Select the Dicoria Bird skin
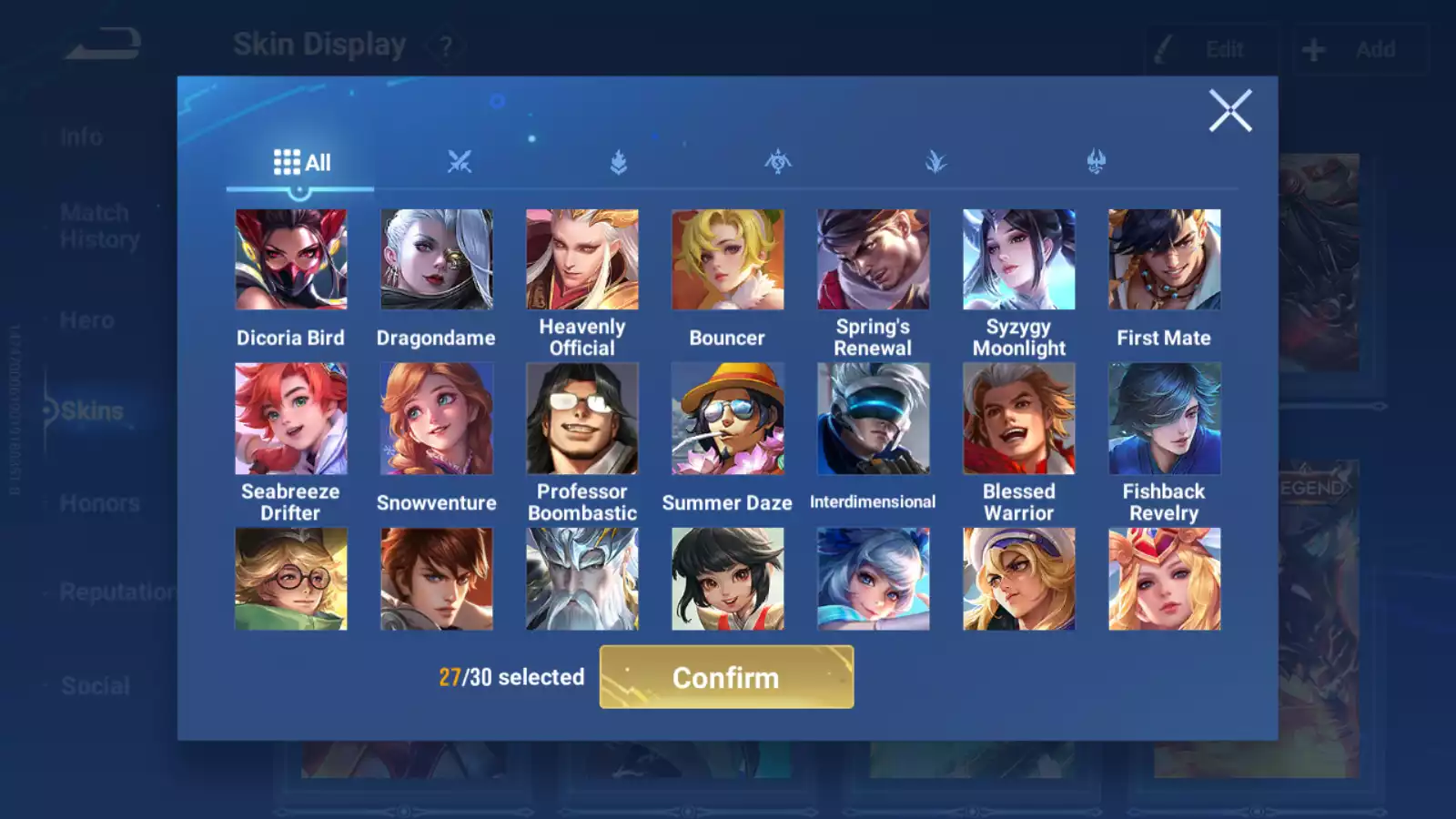Image resolution: width=1456 pixels, height=819 pixels. [x=291, y=260]
